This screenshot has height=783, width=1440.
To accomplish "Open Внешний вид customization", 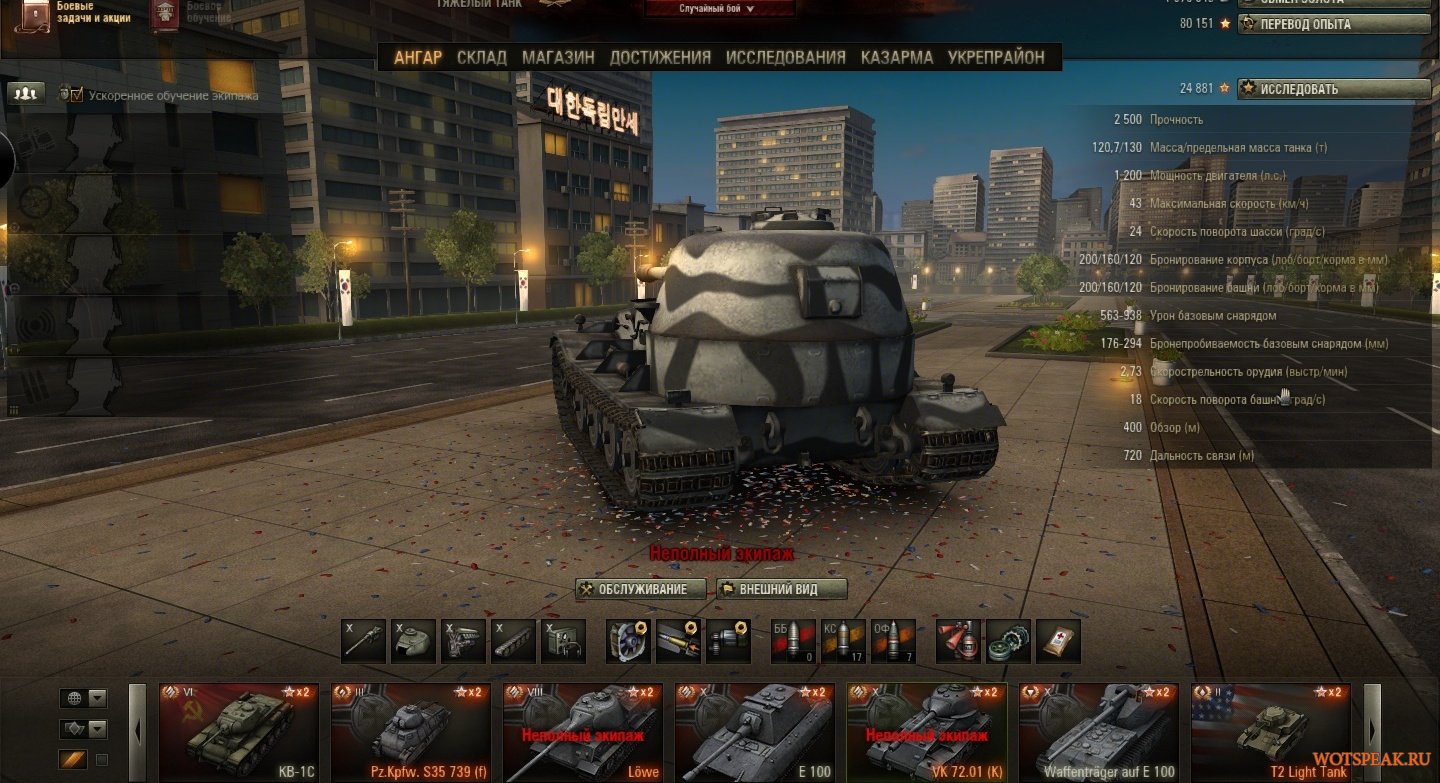I will 782,590.
